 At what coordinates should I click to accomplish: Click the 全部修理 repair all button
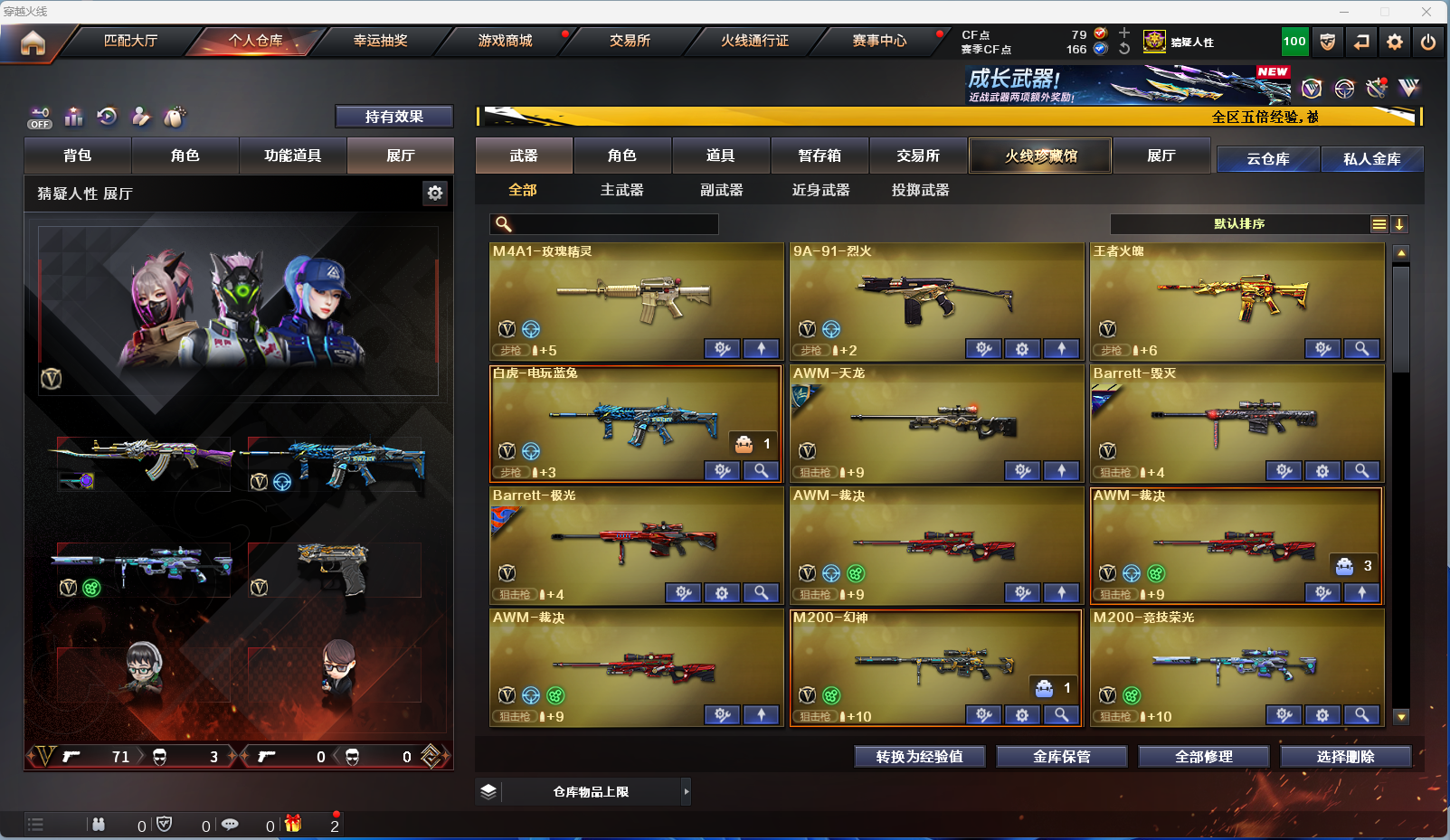click(x=1203, y=757)
